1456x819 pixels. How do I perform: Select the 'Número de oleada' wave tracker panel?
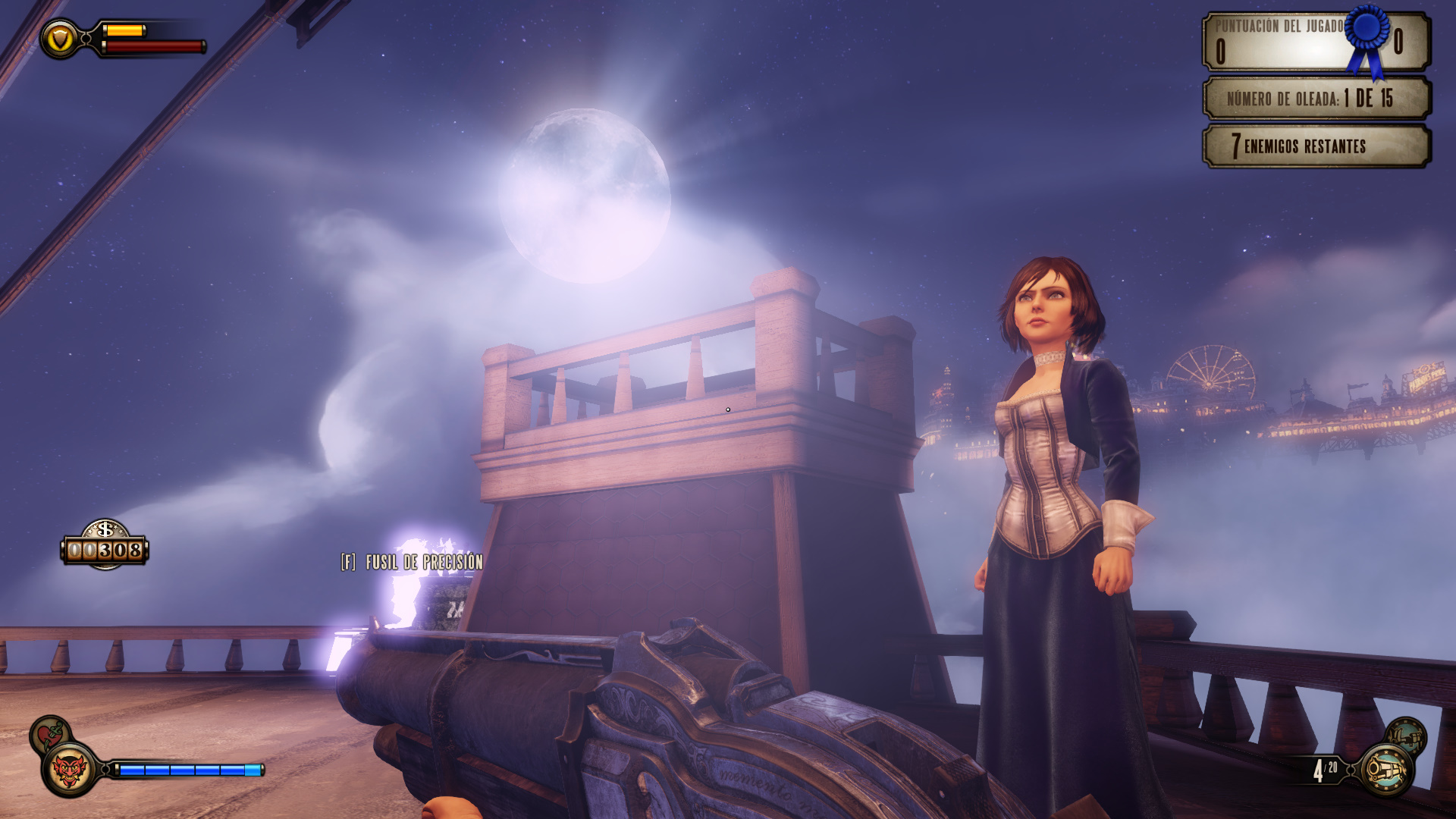pos(1316,99)
